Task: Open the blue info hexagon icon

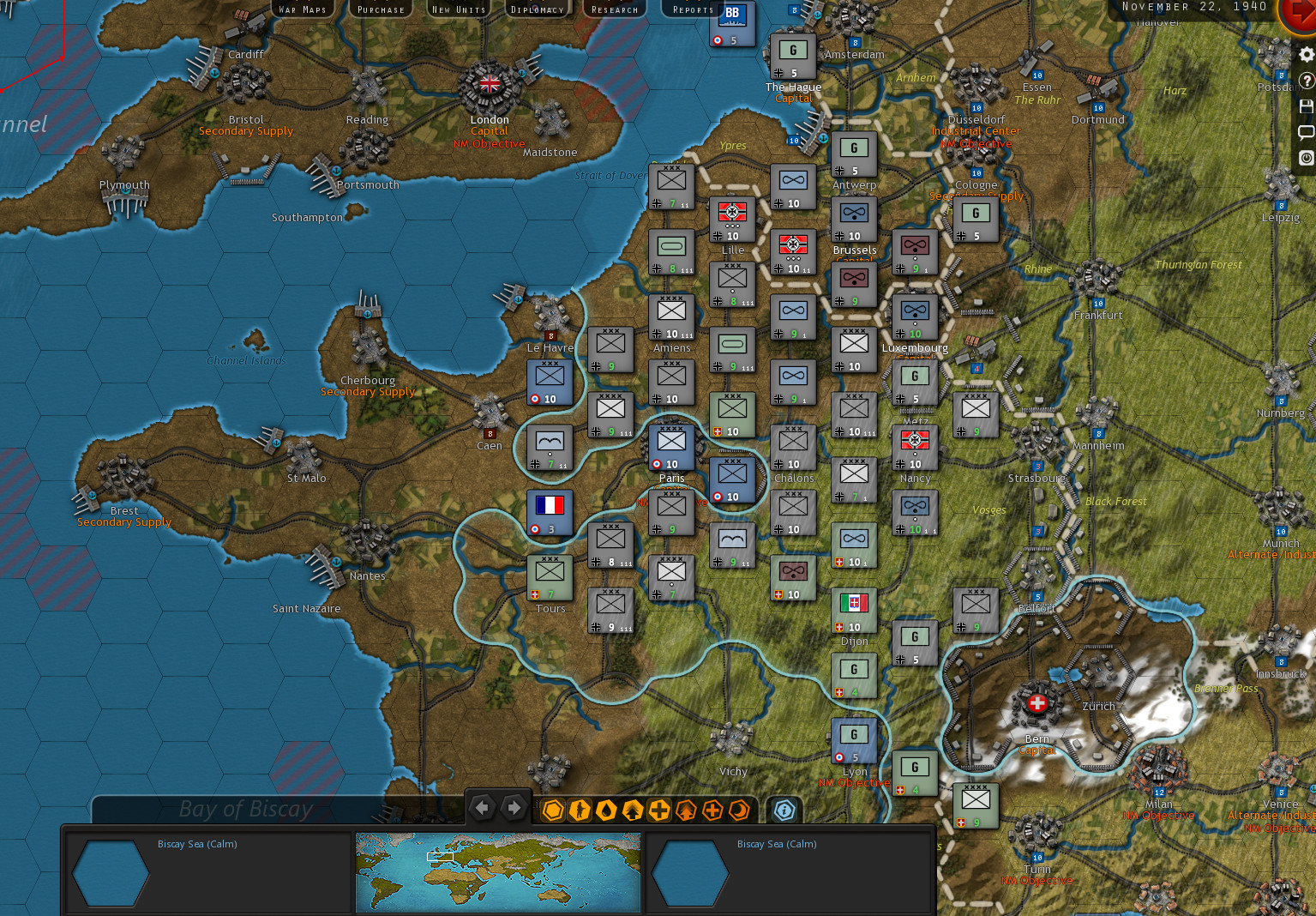Action: coord(783,809)
